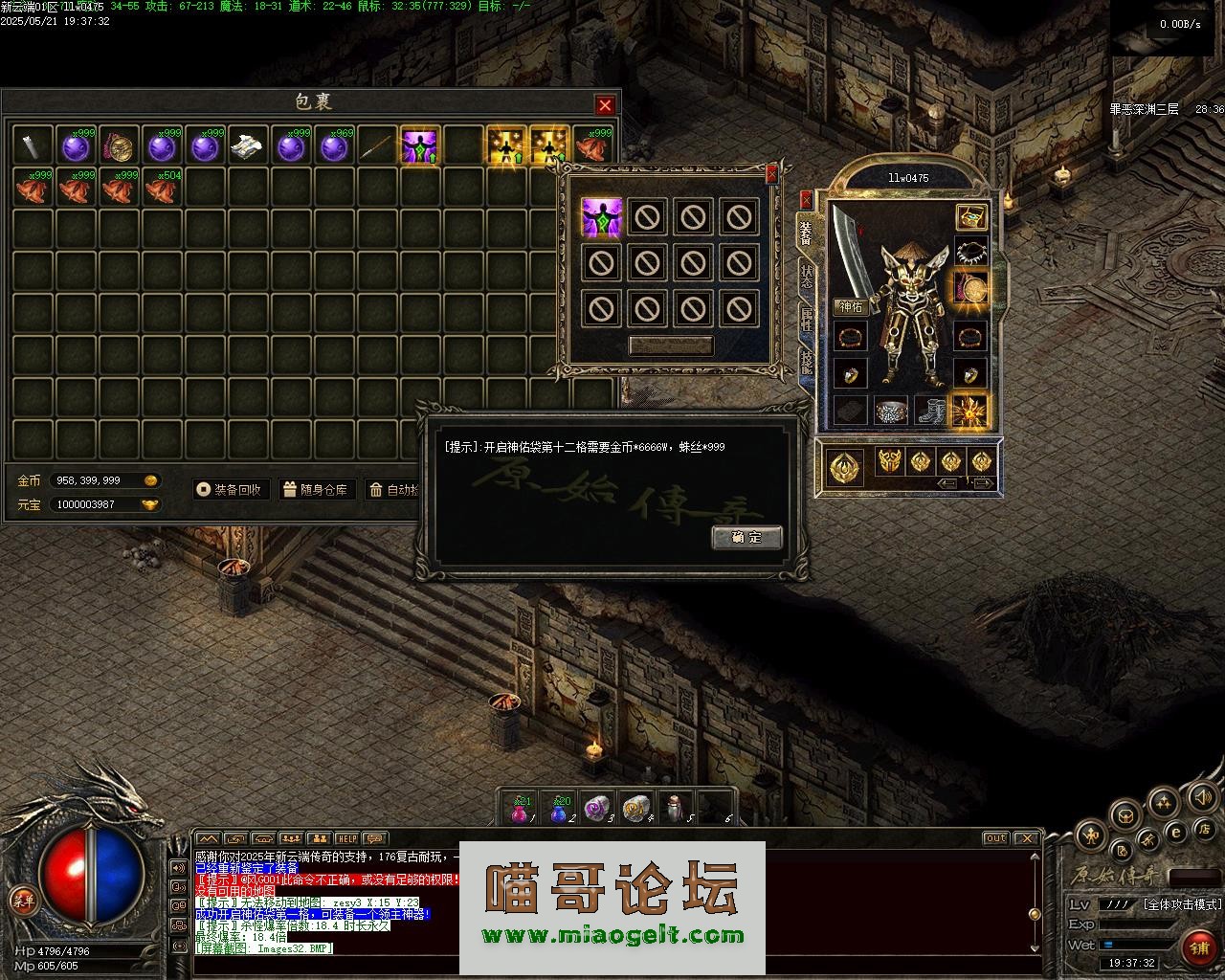Image resolution: width=1225 pixels, height=980 pixels.
Task: Close the 包裹 bag window
Action: tap(605, 104)
